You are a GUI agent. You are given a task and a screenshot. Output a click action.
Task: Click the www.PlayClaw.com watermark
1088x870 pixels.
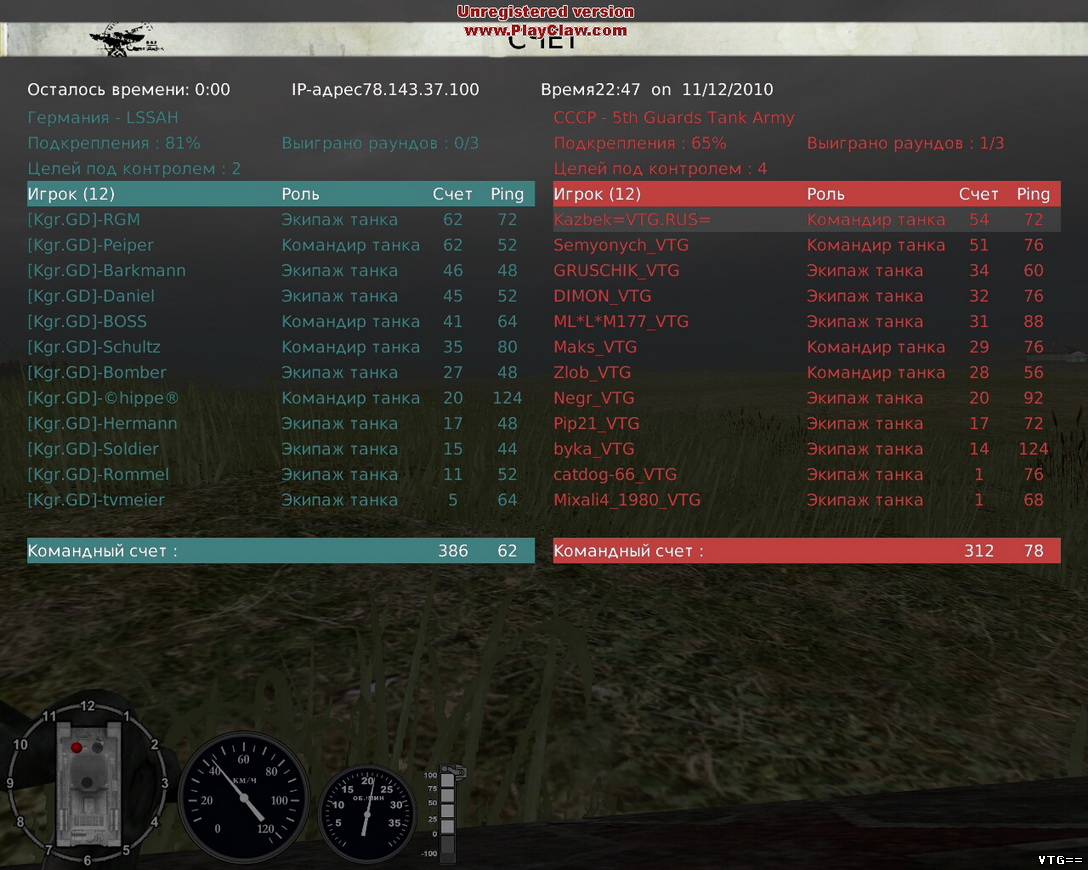[x=545, y=31]
